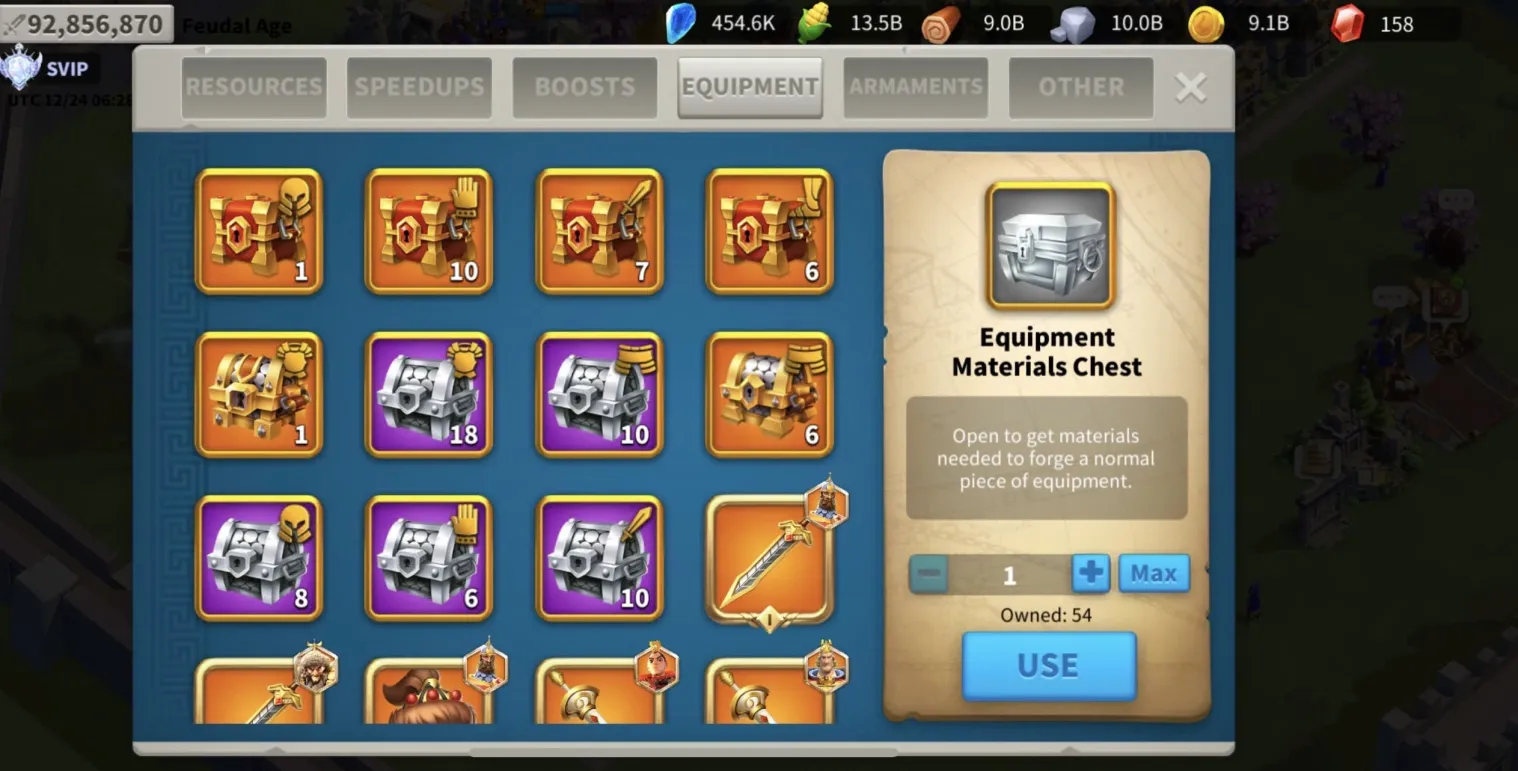This screenshot has height=771, width=1518.
Task: Set quantity to Max
Action: (x=1154, y=574)
